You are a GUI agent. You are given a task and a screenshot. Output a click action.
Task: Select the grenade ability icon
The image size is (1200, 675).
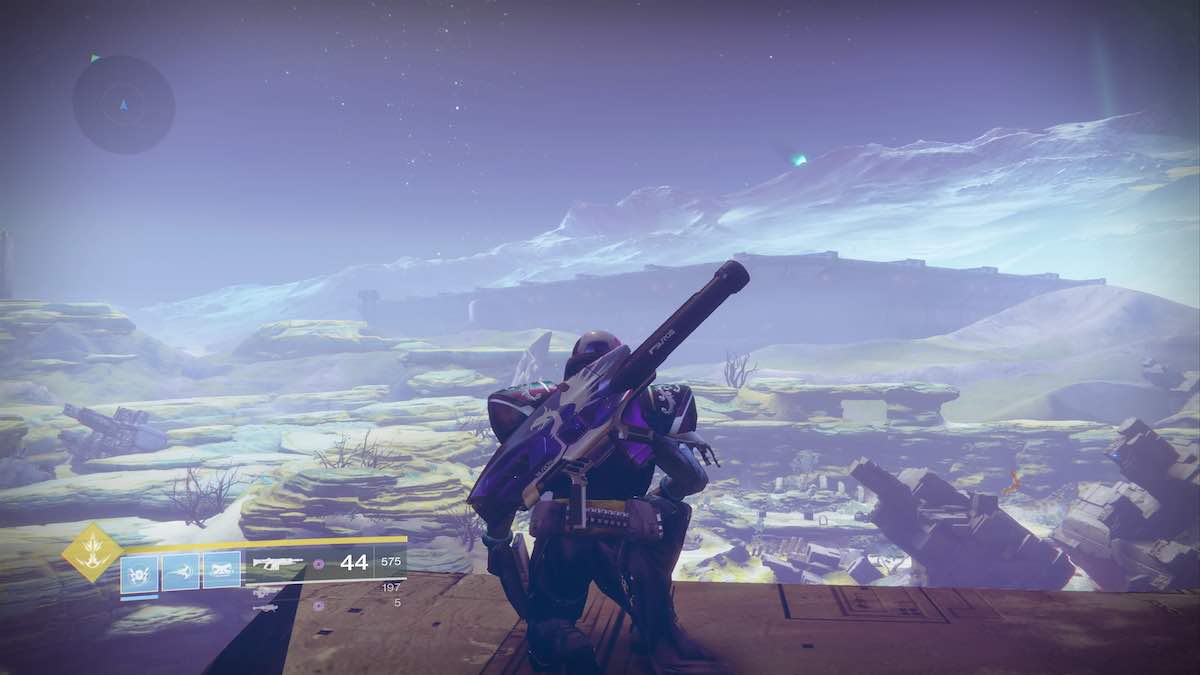coord(139,572)
